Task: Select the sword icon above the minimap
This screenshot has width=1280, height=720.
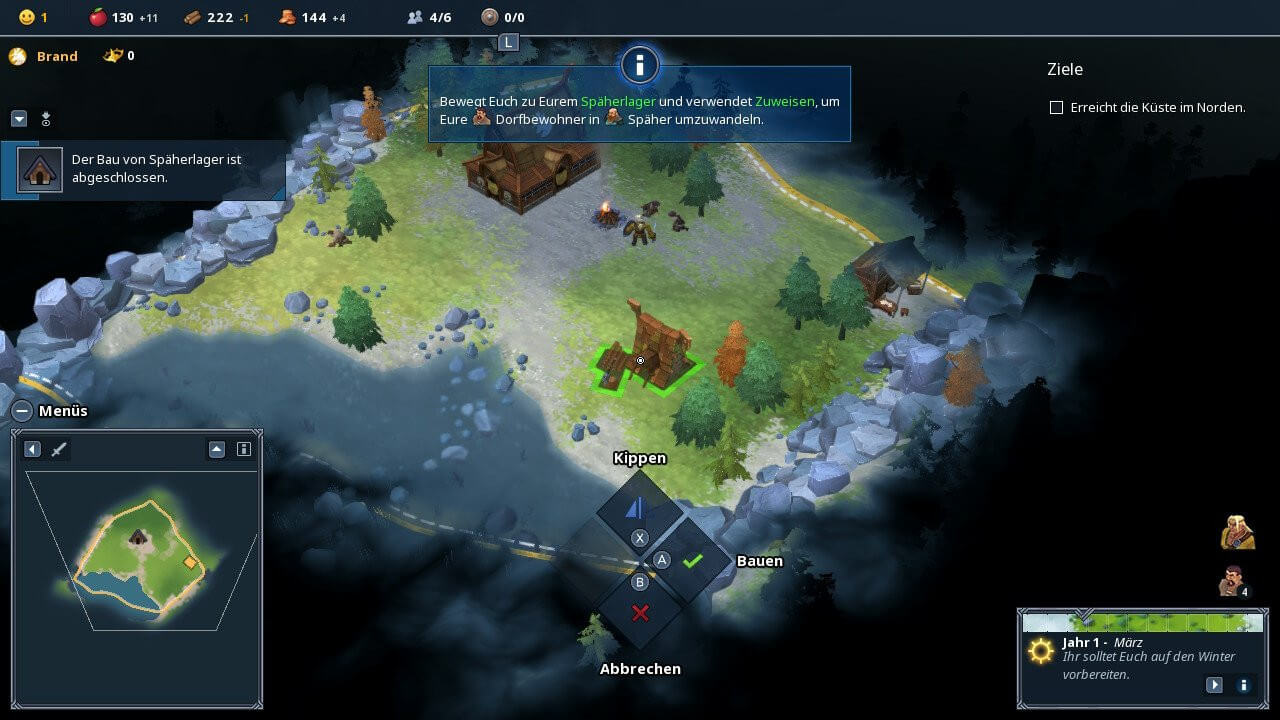Action: (59, 450)
